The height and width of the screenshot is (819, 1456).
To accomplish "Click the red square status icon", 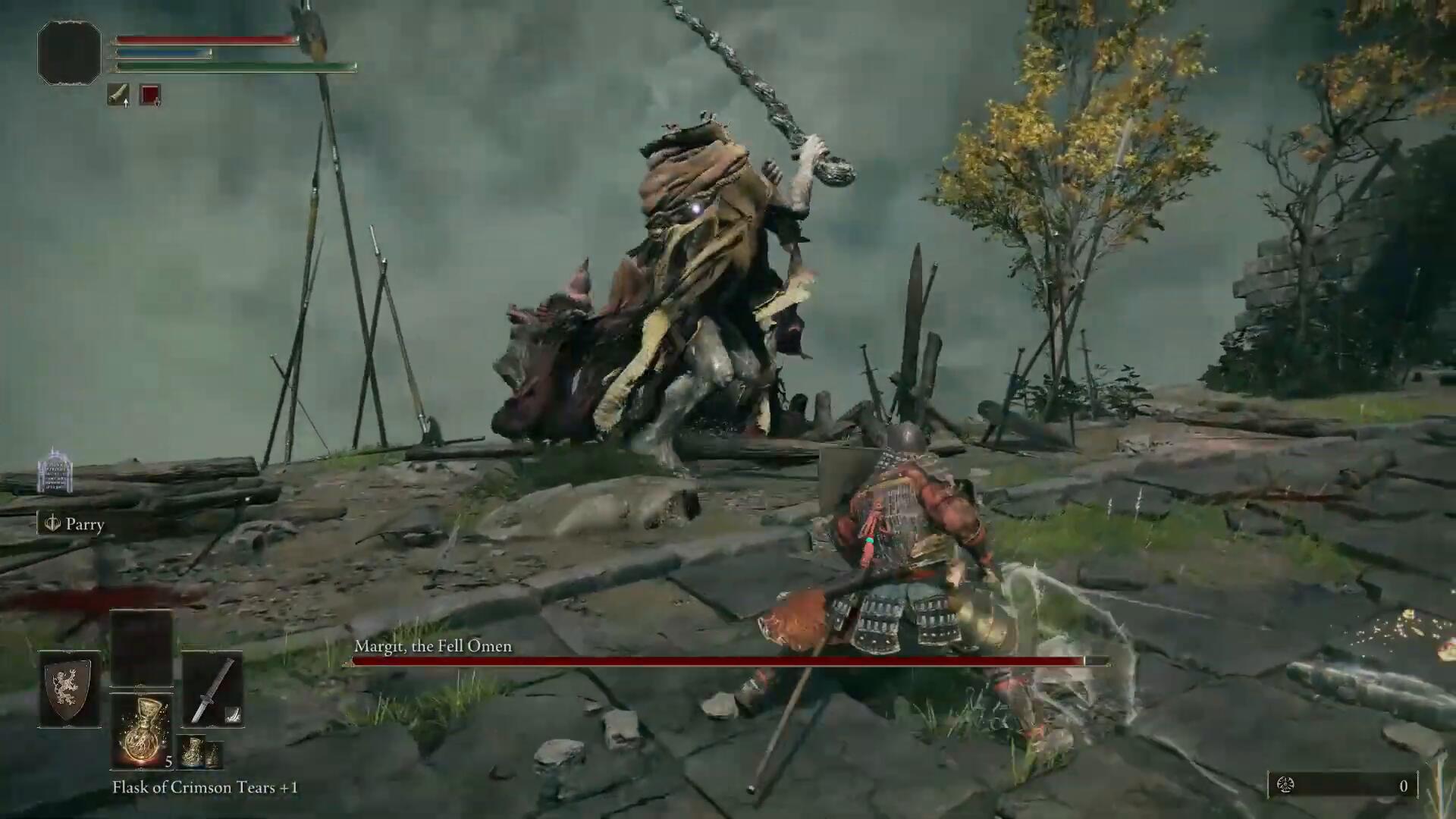I will click(150, 95).
